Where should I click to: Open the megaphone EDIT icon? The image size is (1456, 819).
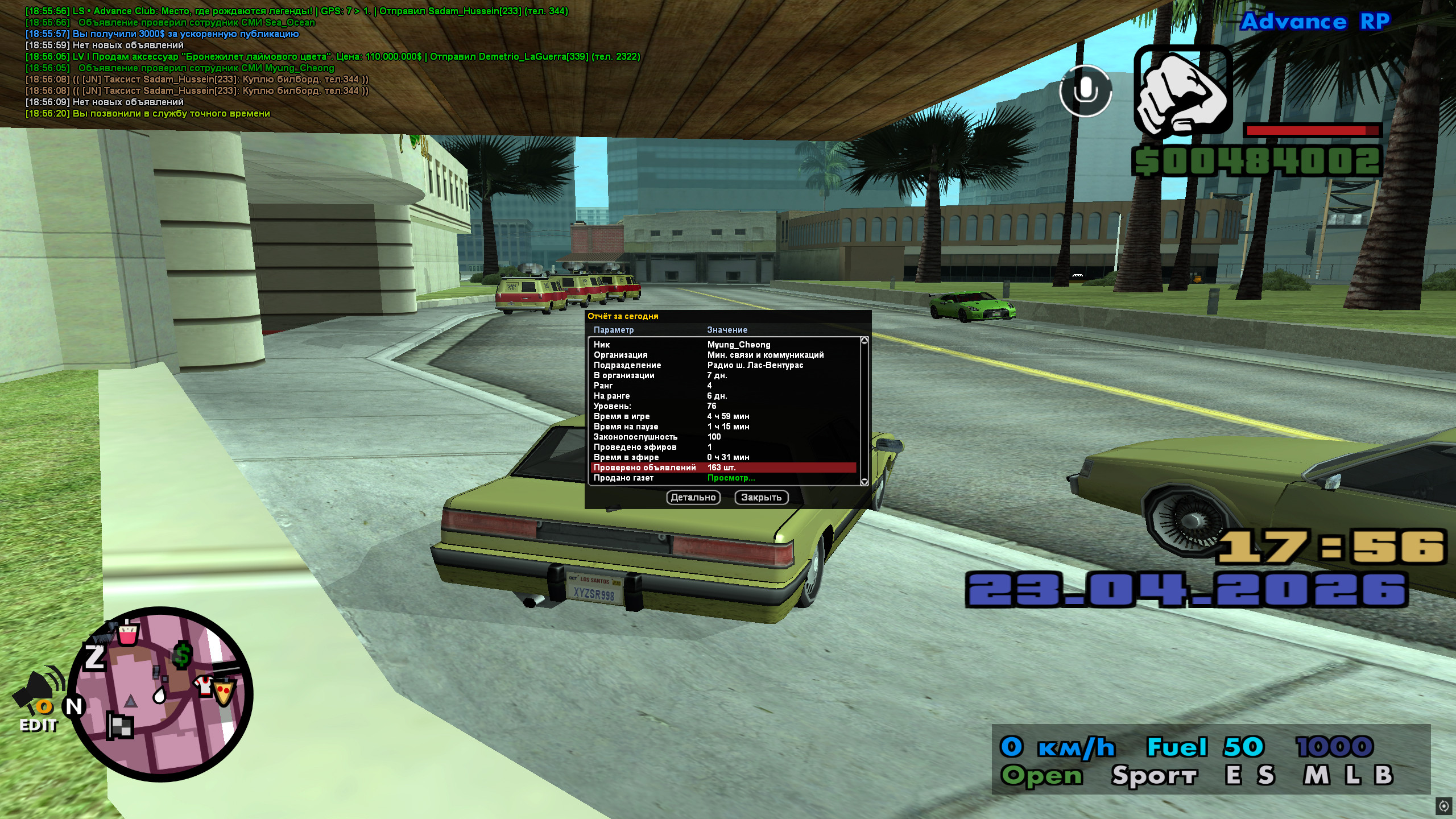tap(39, 701)
